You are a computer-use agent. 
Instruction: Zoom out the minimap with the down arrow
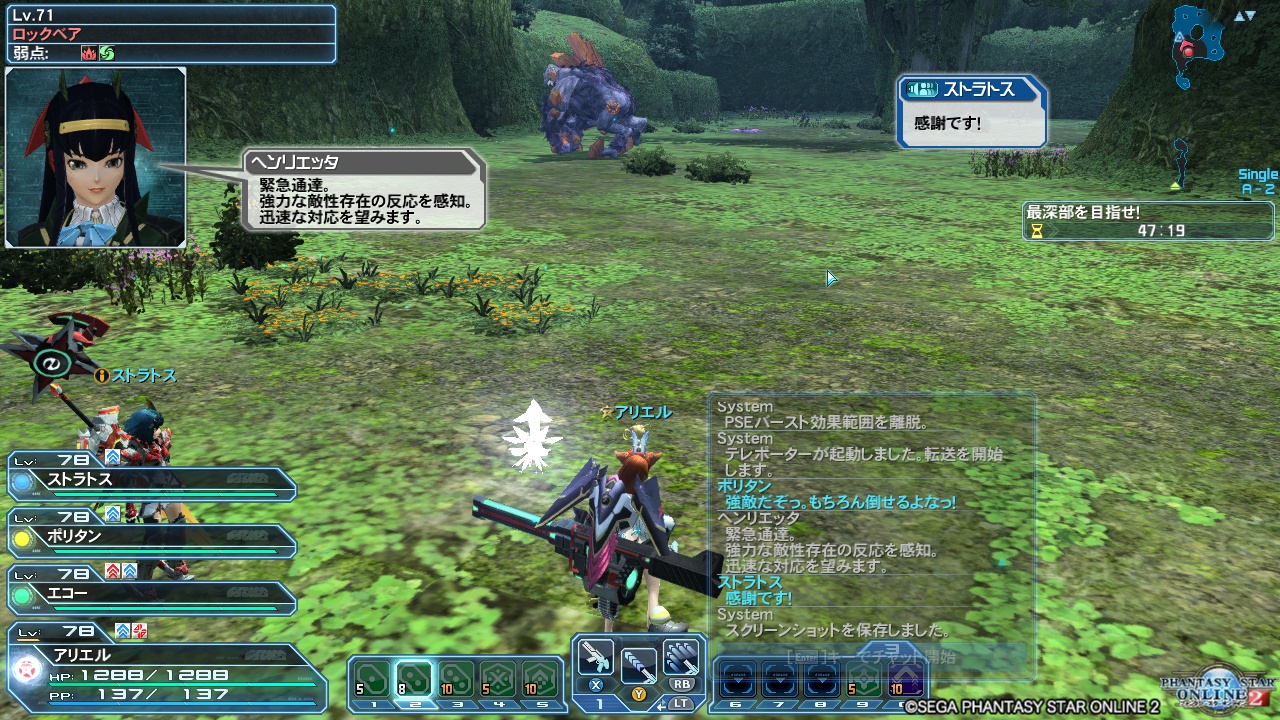(x=1251, y=15)
